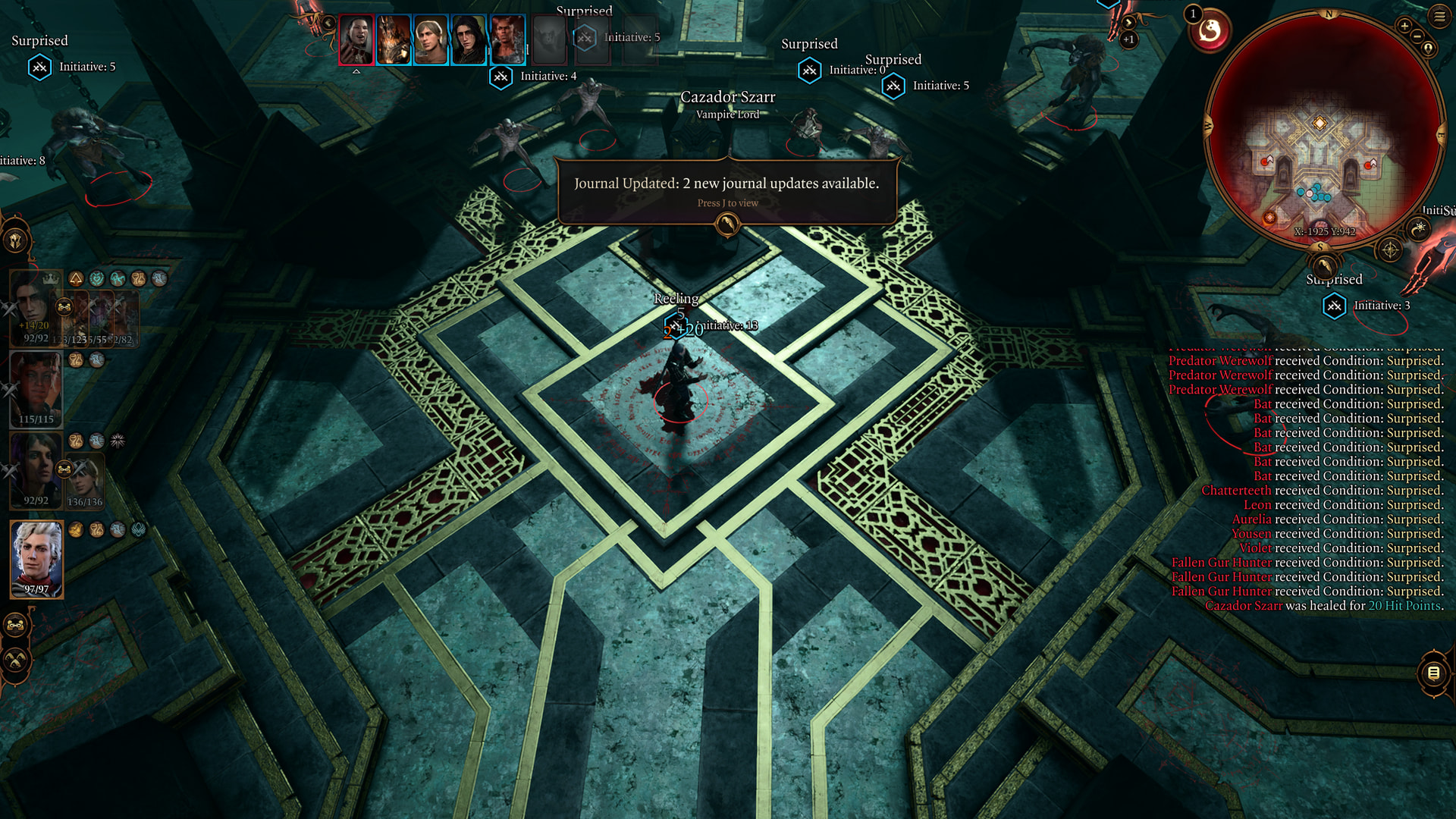Image resolution: width=1456 pixels, height=819 pixels.
Task: Toggle the group chain-link button at bottom left
Action: 15,626
